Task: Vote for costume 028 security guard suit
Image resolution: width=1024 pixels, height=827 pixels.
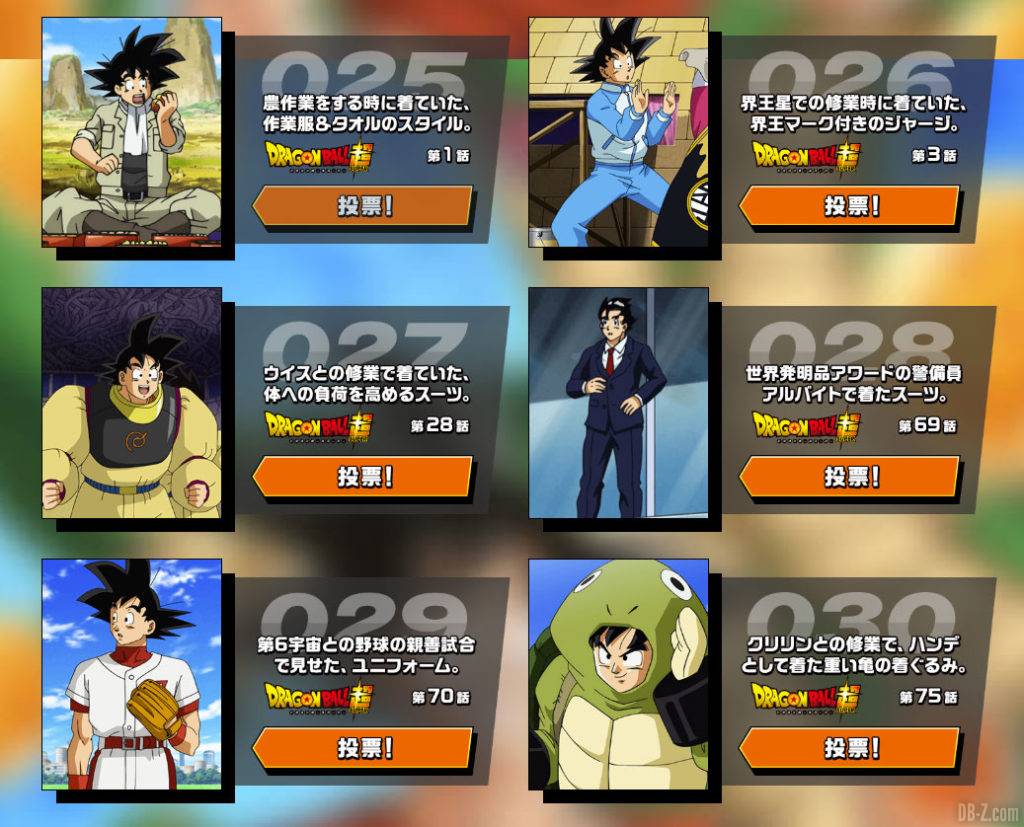Action: click(849, 477)
